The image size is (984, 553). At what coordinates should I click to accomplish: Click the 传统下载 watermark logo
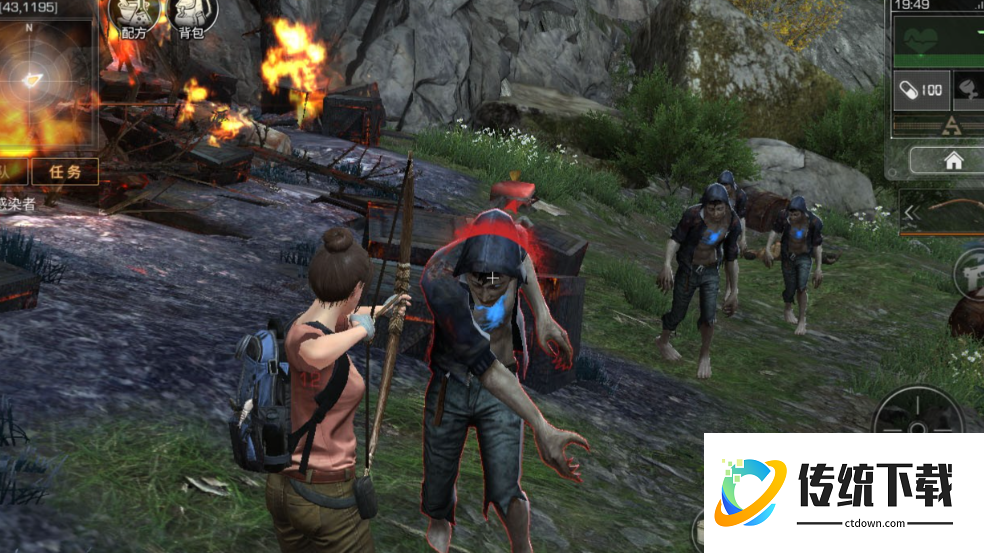coord(844,491)
